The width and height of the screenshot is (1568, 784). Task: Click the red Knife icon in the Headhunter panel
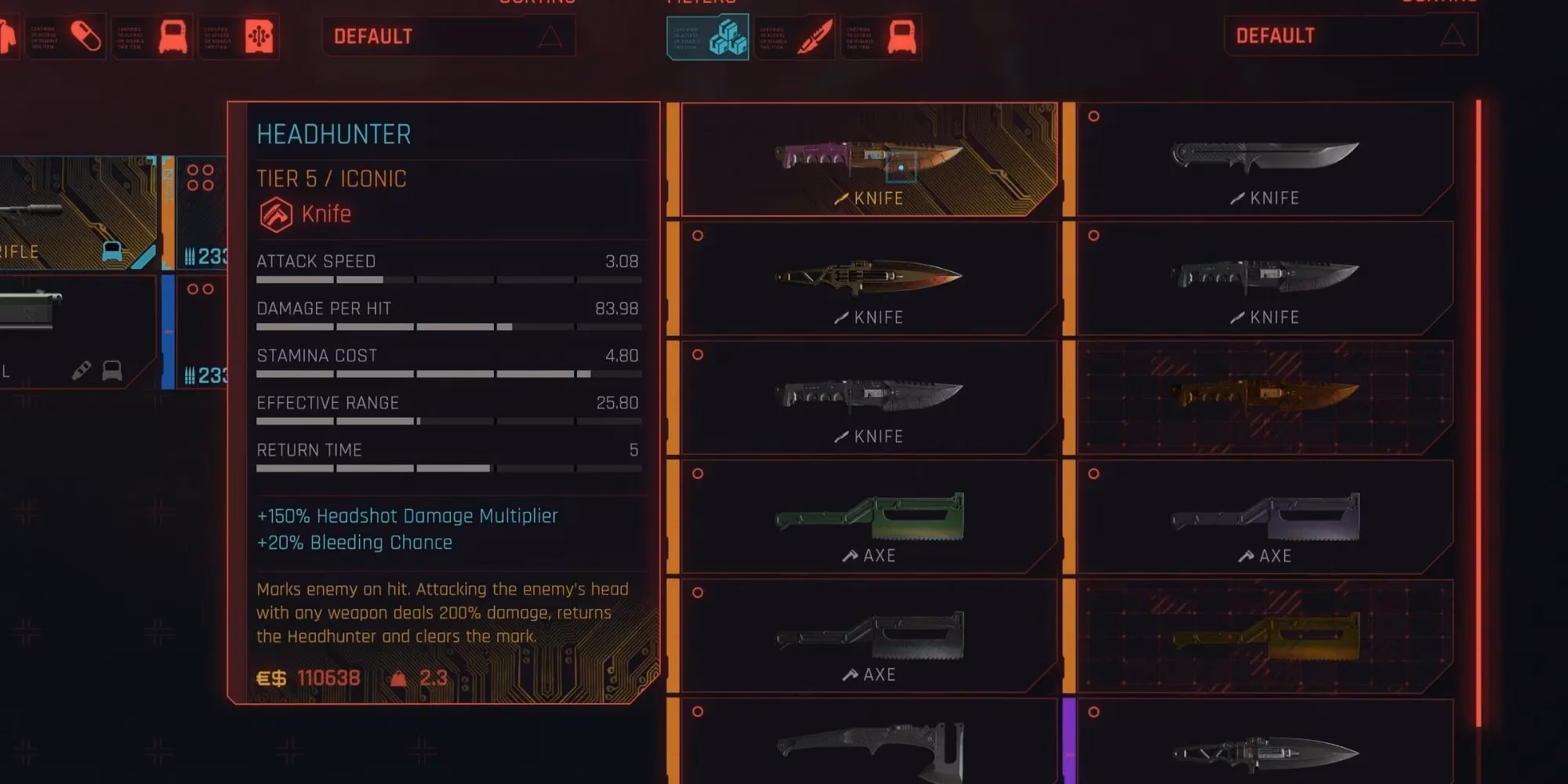[x=276, y=214]
